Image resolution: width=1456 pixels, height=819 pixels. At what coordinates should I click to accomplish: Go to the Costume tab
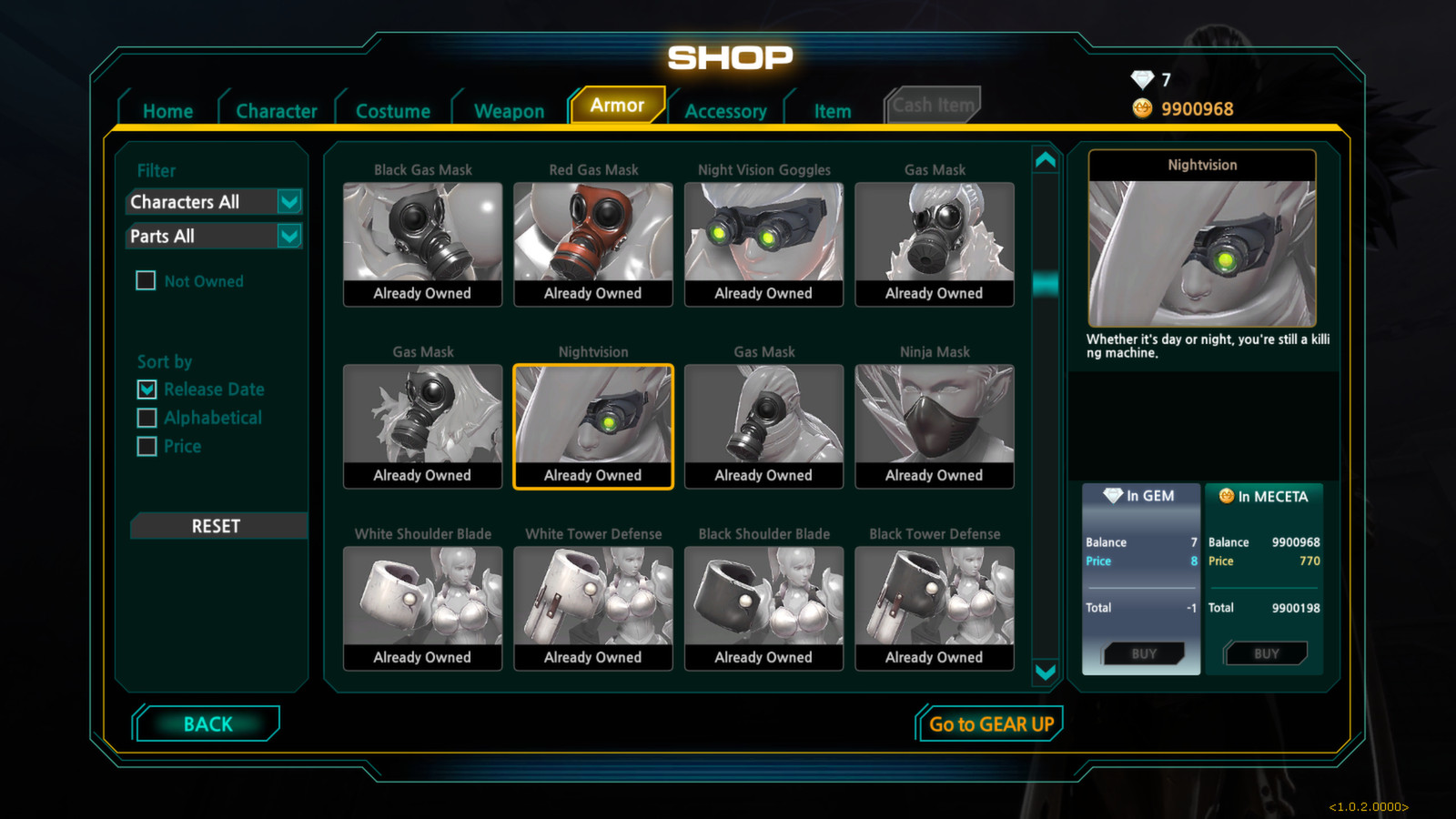(392, 111)
